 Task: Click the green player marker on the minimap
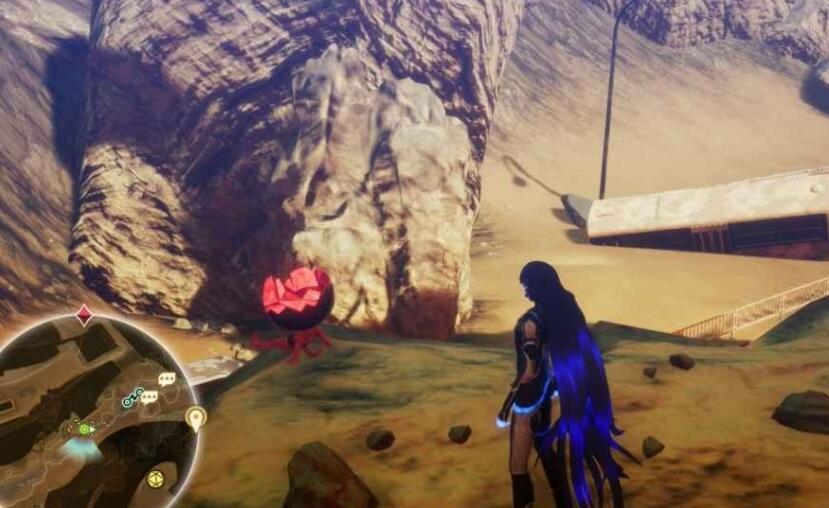86,430
